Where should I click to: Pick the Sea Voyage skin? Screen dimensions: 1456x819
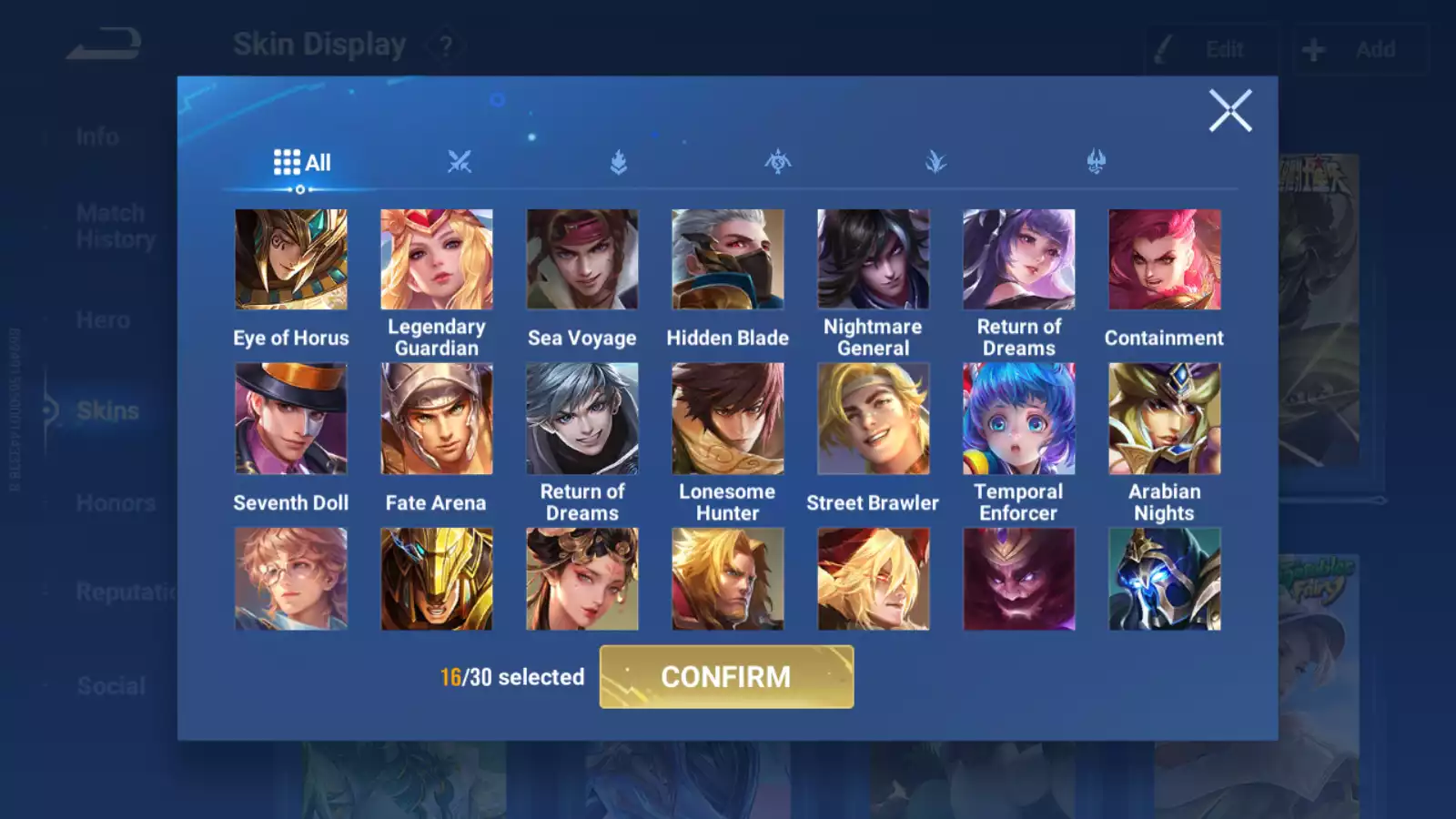pyautogui.click(x=582, y=260)
